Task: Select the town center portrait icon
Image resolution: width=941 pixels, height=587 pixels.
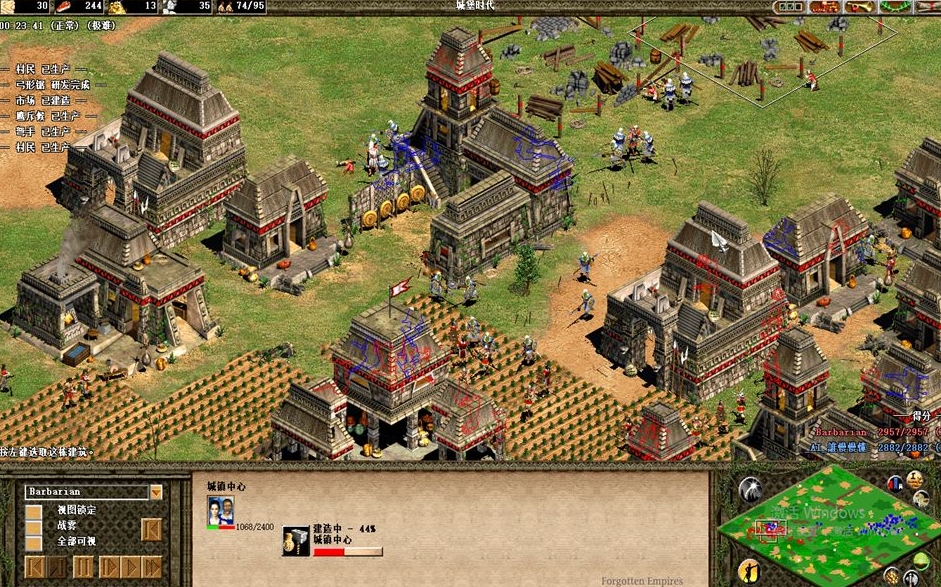Action: (221, 510)
